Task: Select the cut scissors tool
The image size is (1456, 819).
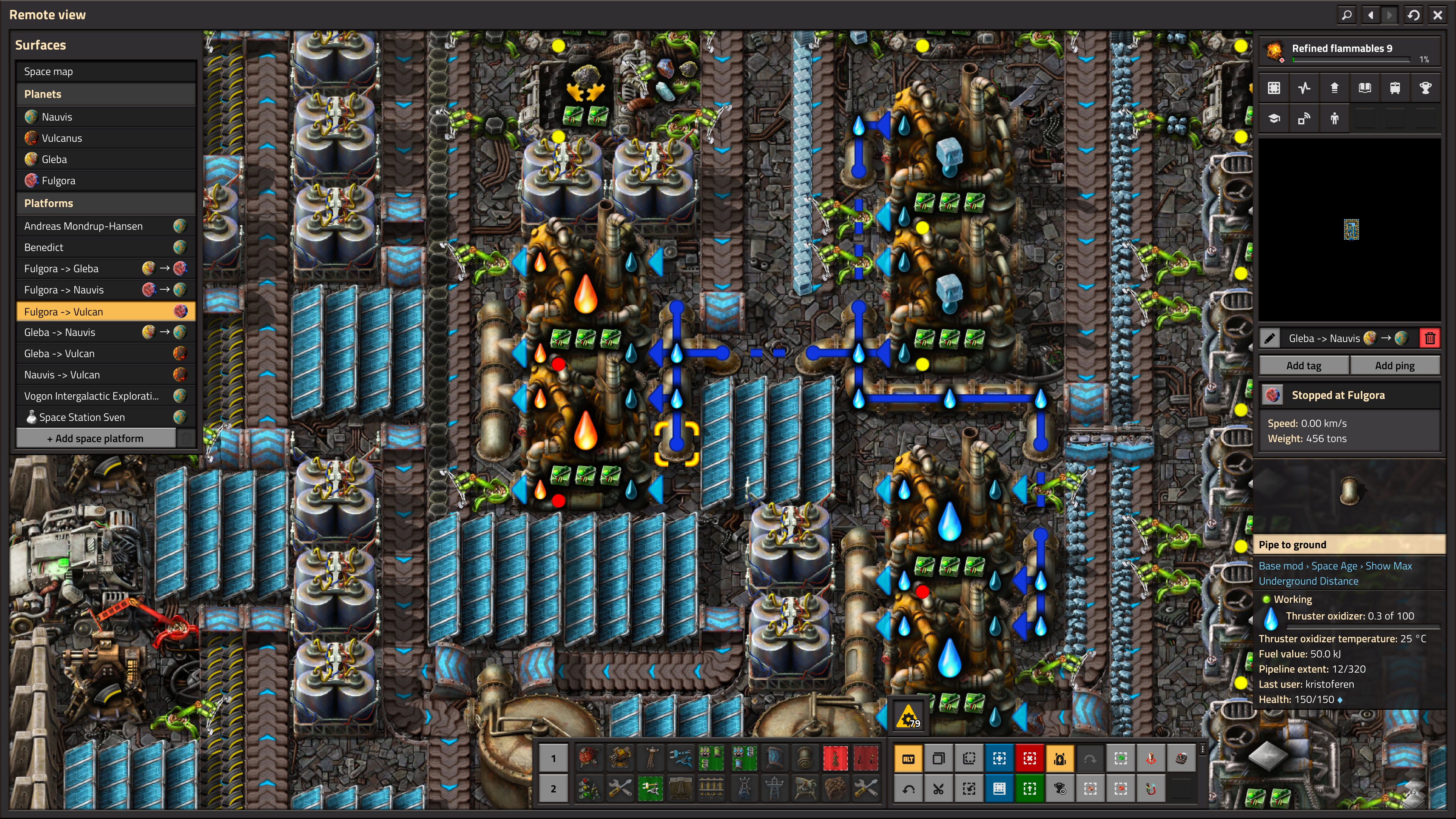Action: click(938, 789)
